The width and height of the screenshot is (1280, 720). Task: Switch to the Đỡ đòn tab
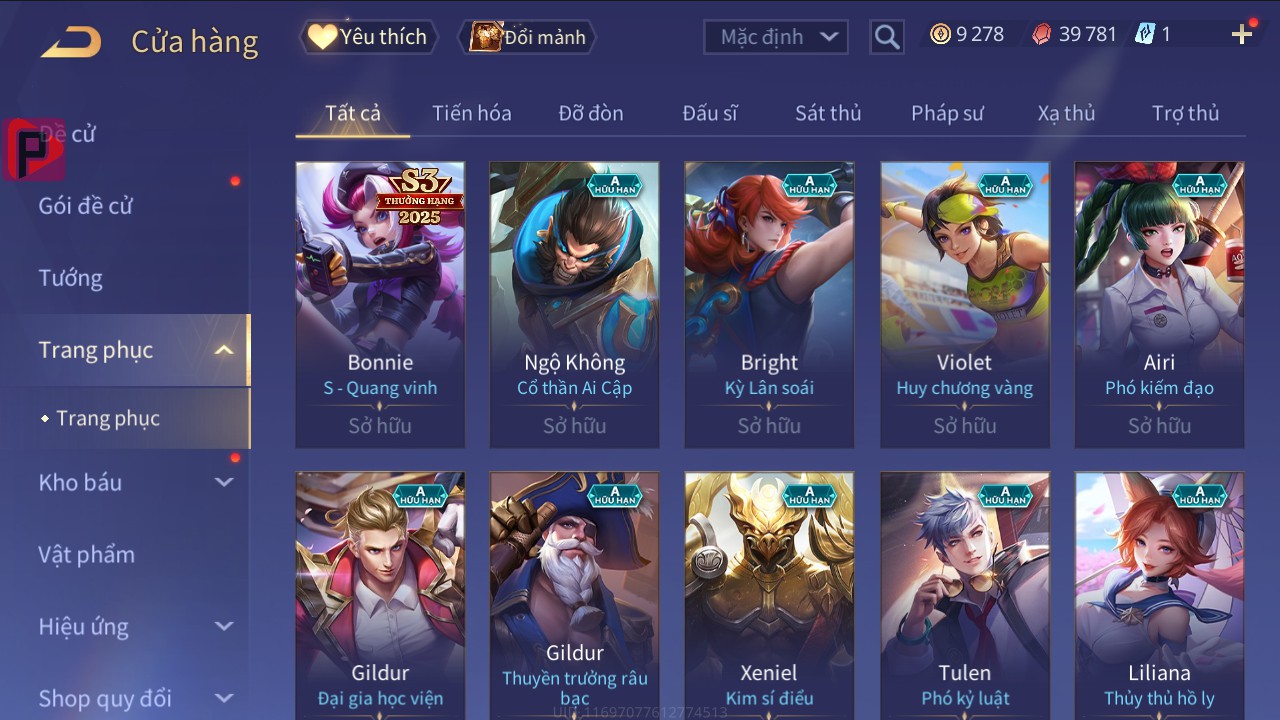click(591, 113)
